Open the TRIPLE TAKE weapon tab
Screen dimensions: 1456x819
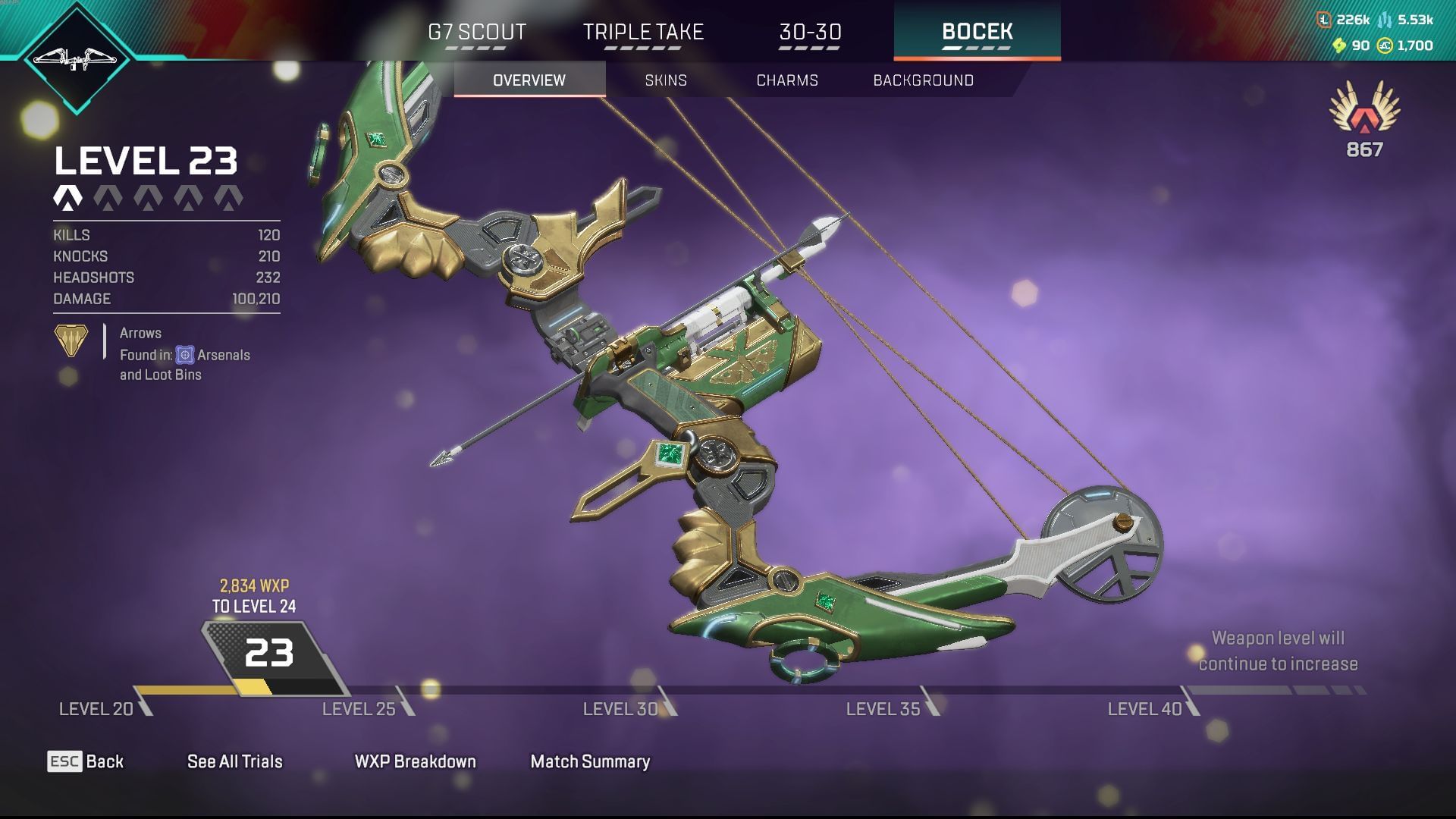click(642, 32)
